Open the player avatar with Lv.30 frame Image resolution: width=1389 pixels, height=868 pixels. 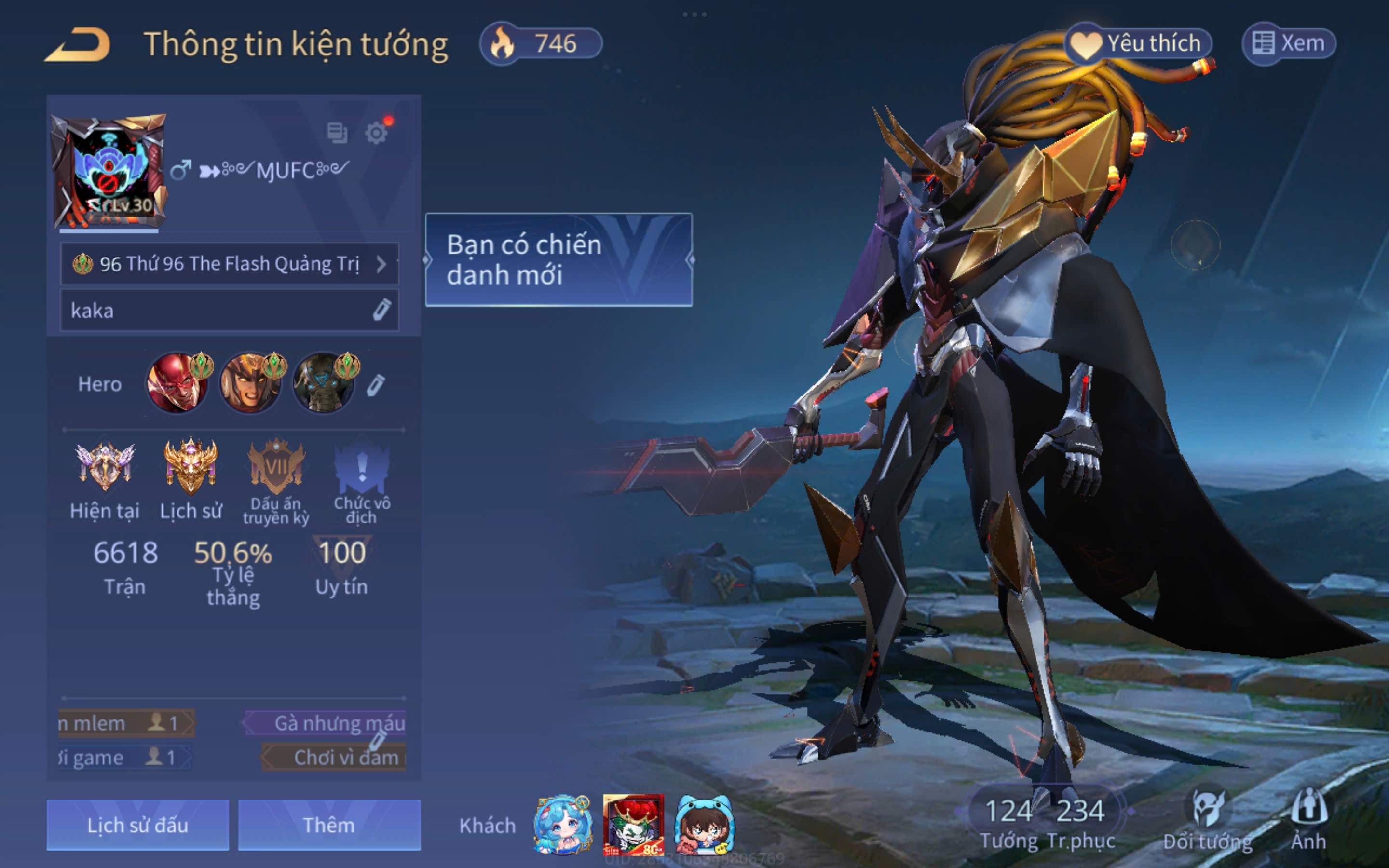109,171
